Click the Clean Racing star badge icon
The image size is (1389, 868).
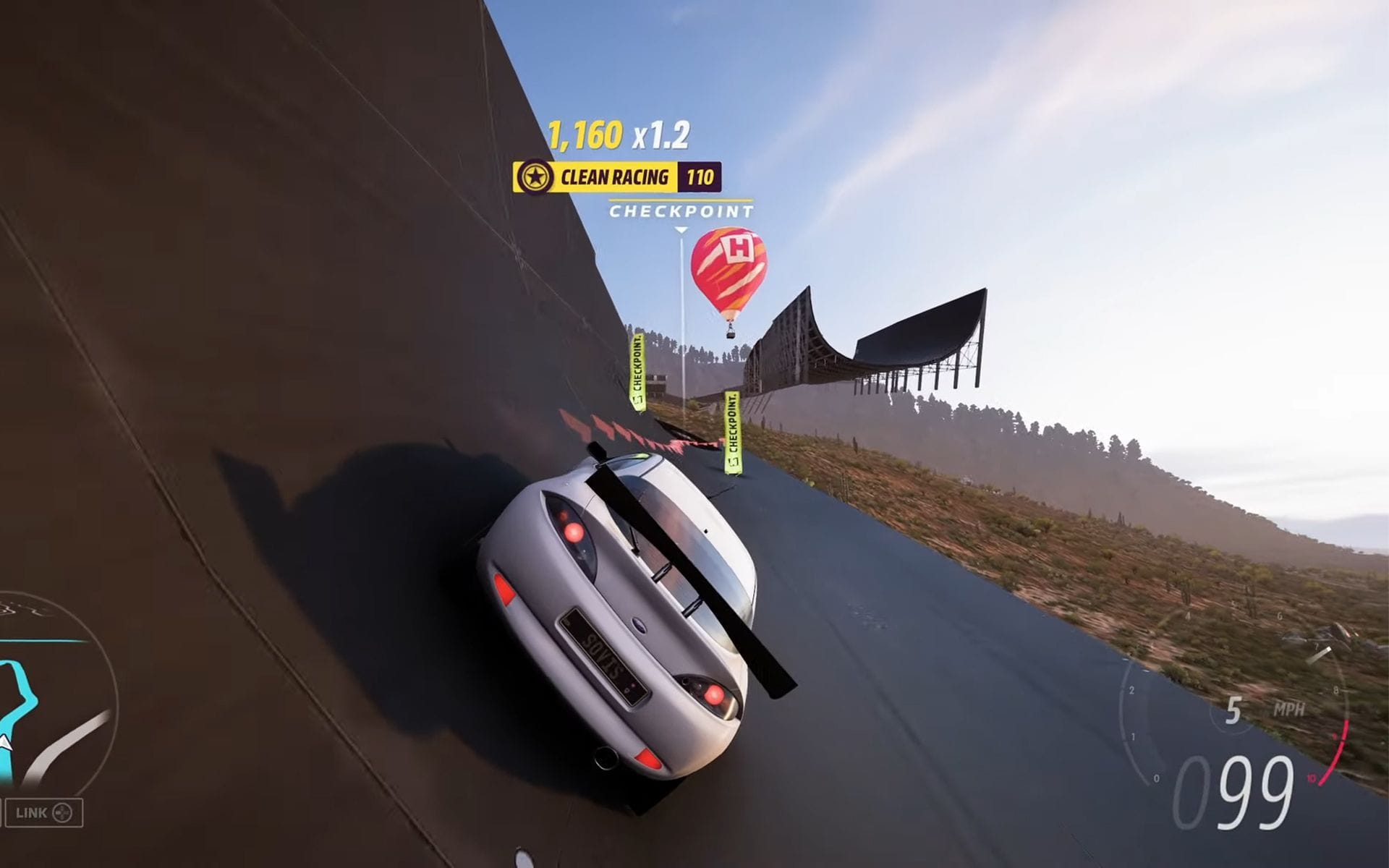(x=534, y=174)
